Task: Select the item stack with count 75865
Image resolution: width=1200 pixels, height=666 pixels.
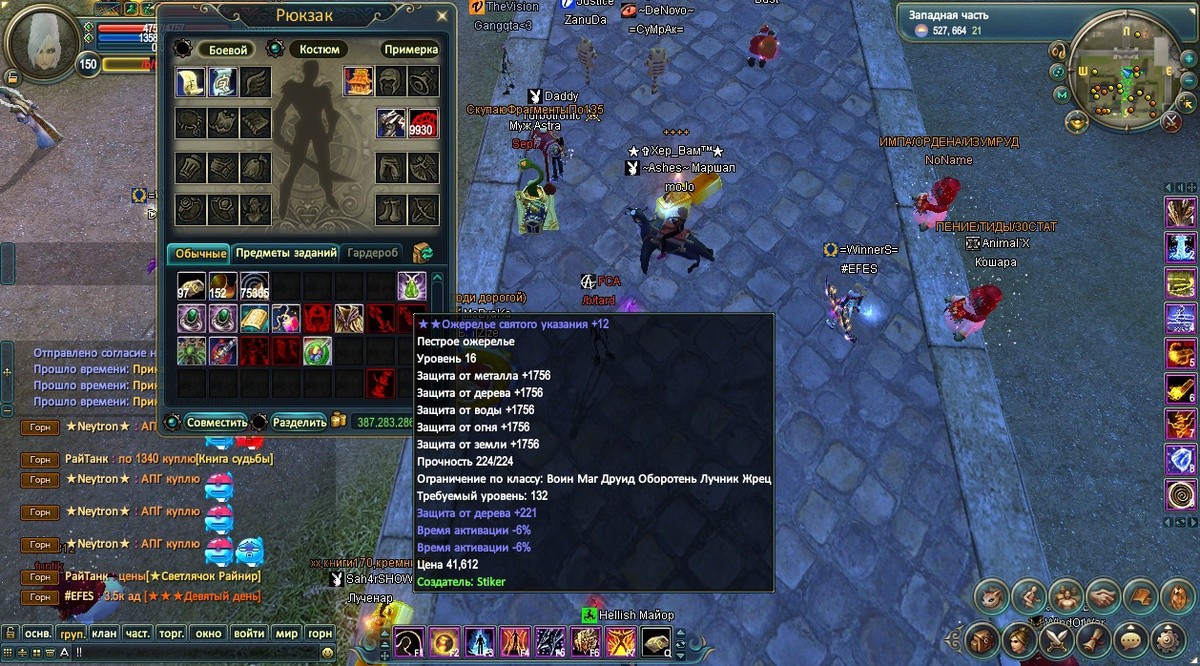Action: (254, 286)
